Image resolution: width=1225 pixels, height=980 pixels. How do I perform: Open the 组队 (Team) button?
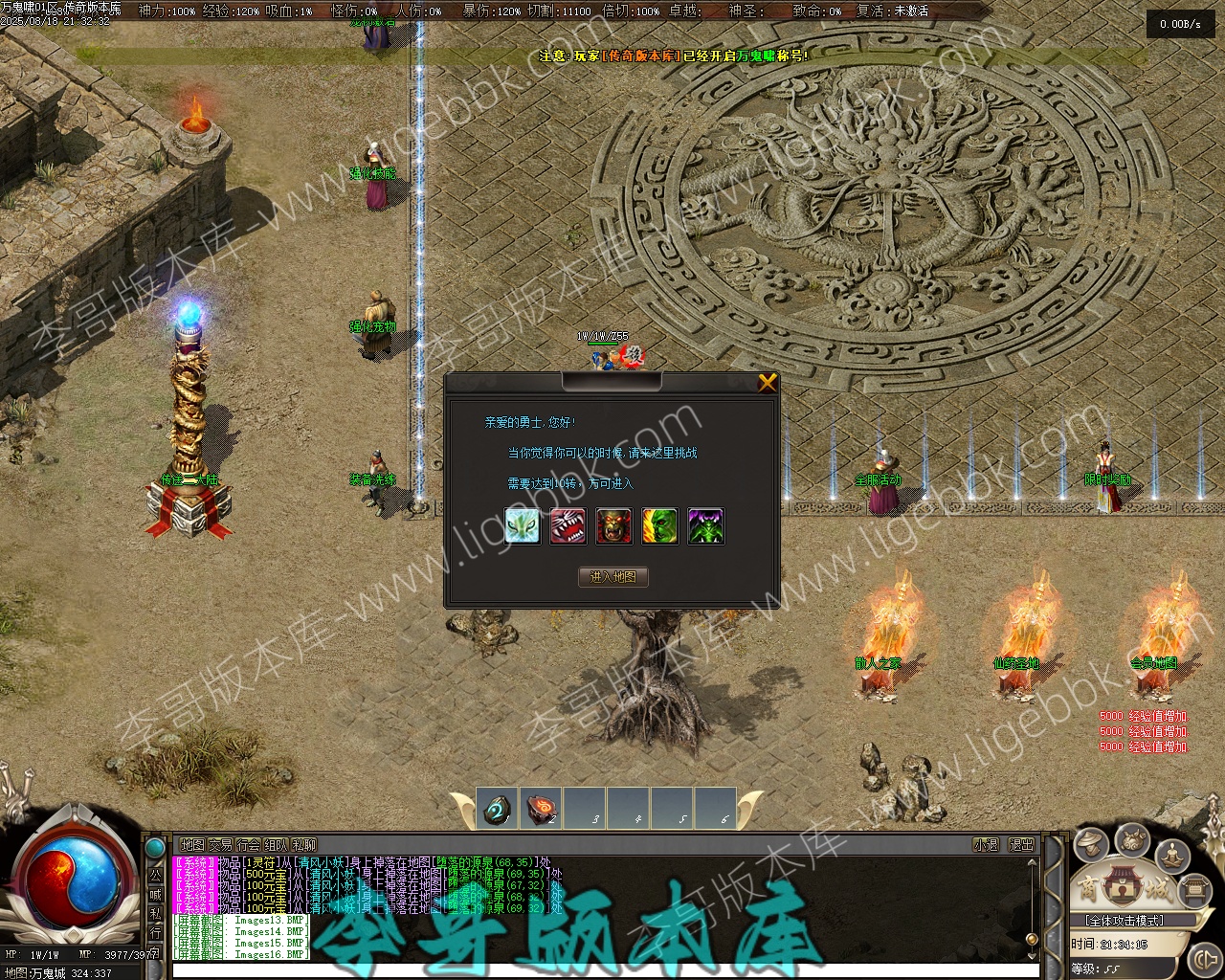276,845
